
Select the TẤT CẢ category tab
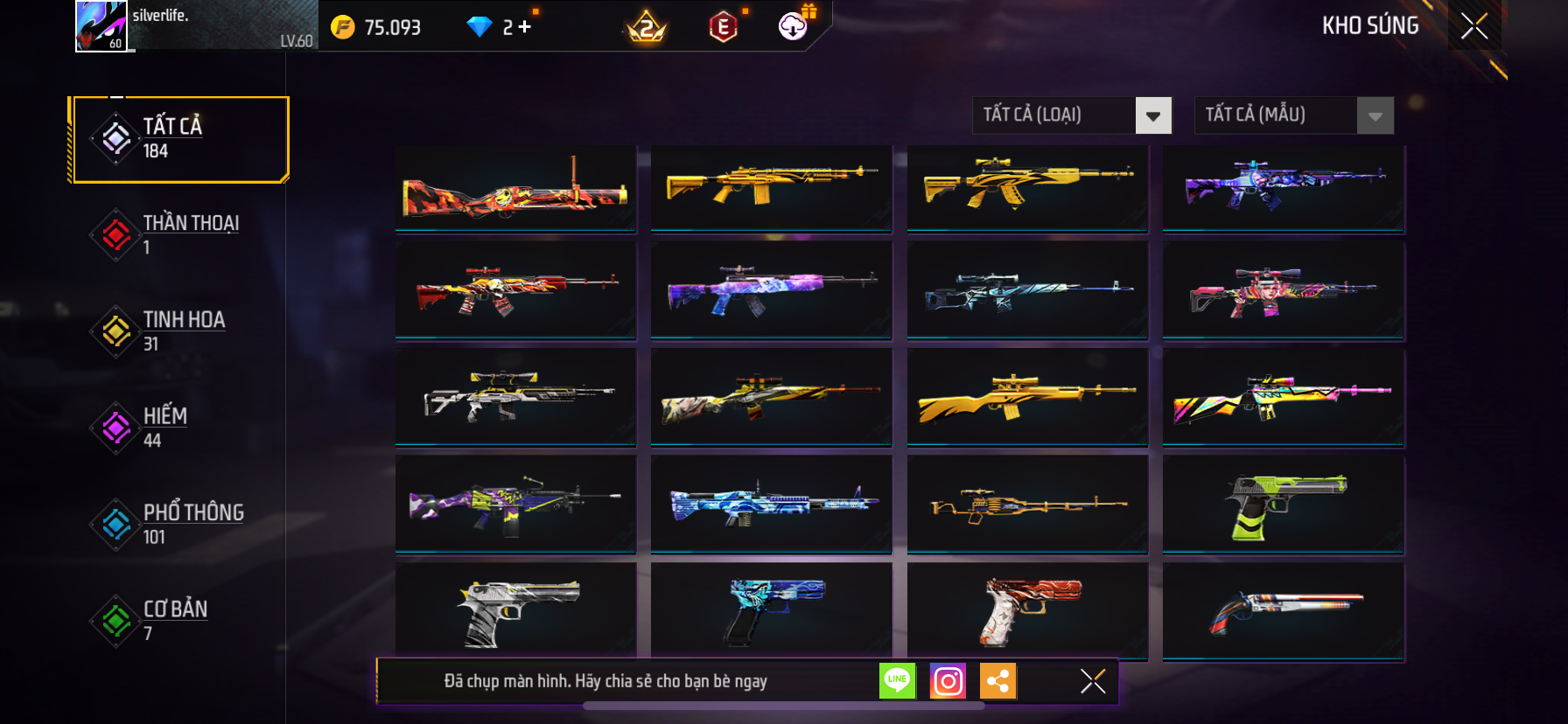tap(180, 139)
